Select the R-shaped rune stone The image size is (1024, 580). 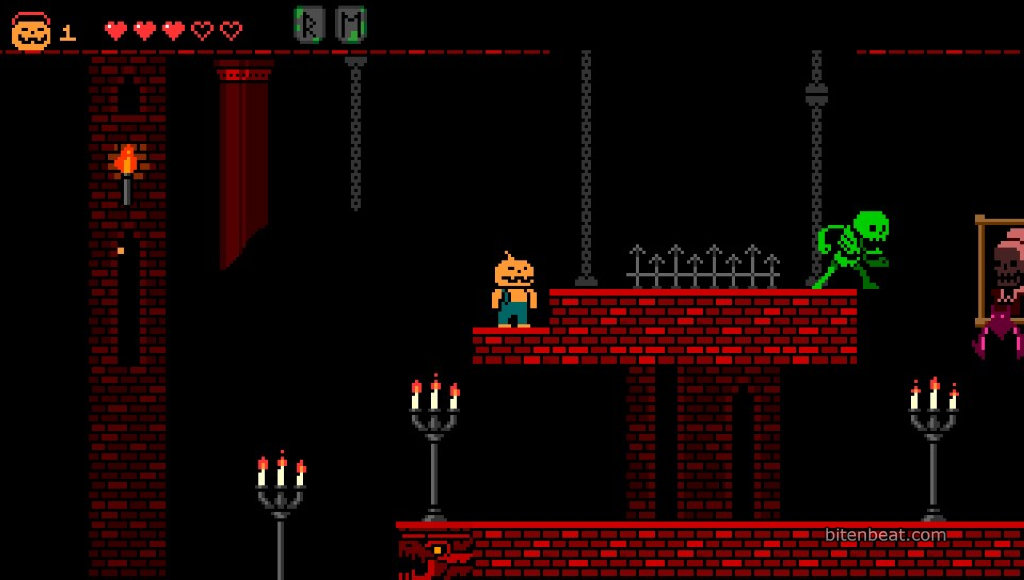tap(309, 24)
